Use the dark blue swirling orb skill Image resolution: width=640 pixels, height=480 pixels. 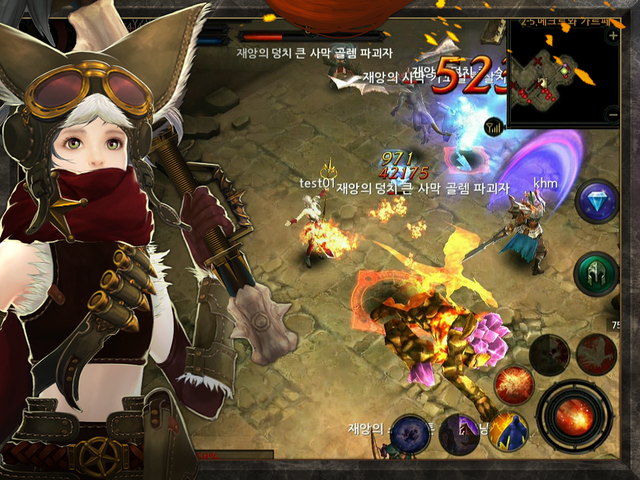point(410,434)
